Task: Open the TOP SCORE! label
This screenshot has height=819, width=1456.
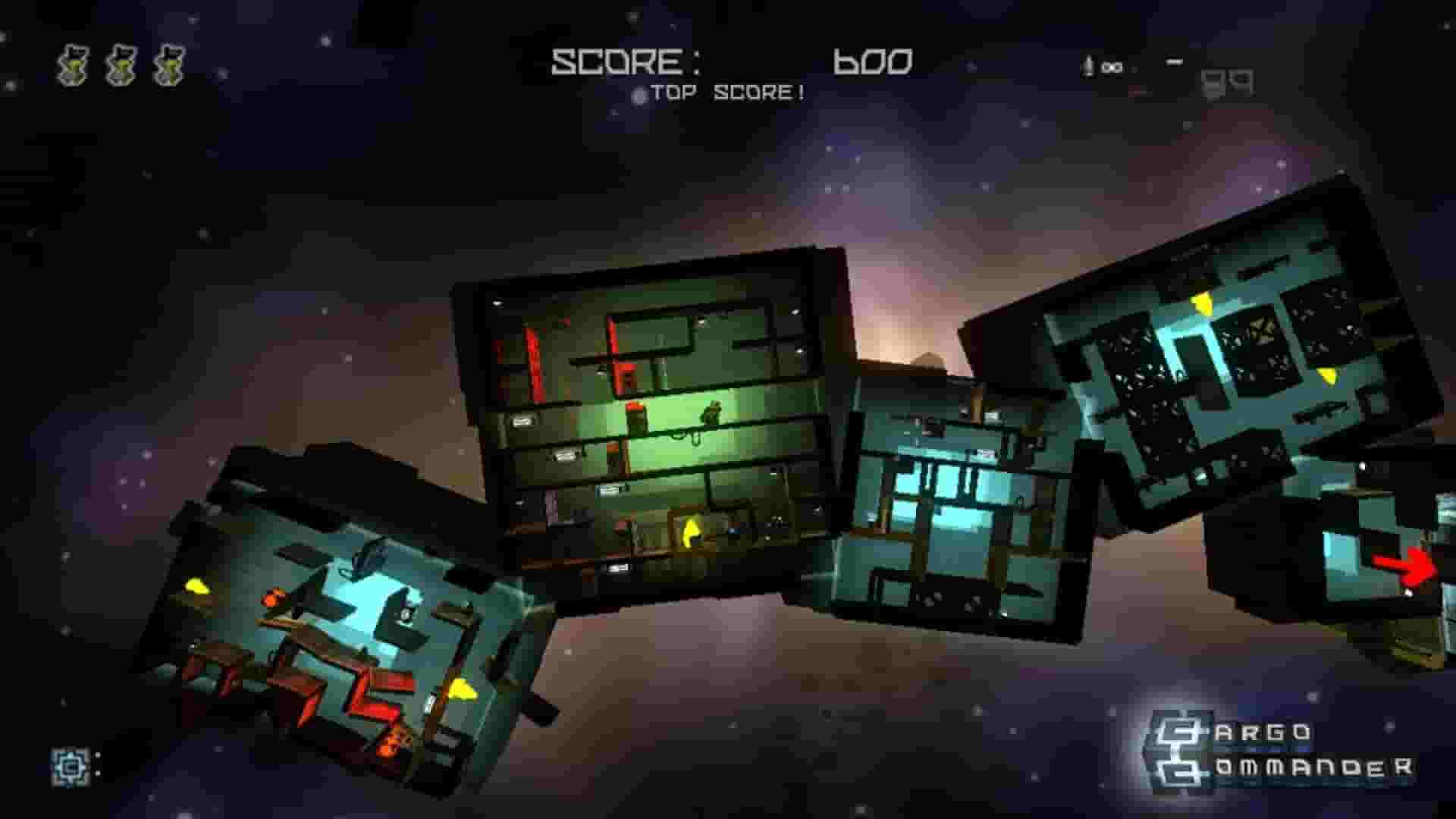Action: coord(728,92)
